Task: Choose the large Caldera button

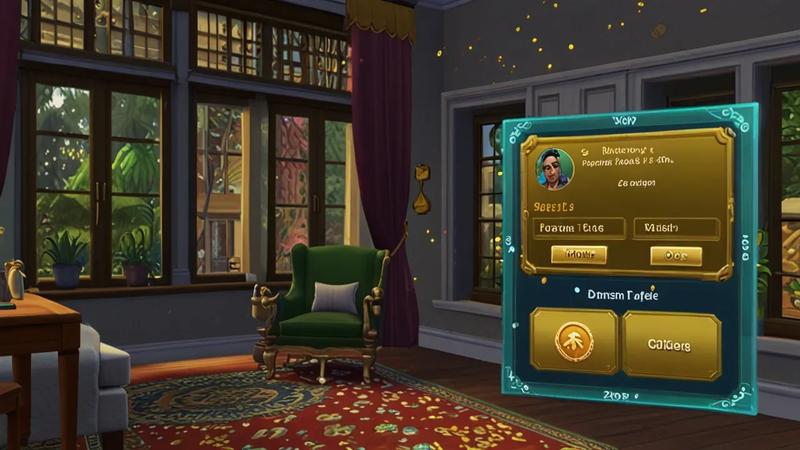Action: tap(671, 346)
